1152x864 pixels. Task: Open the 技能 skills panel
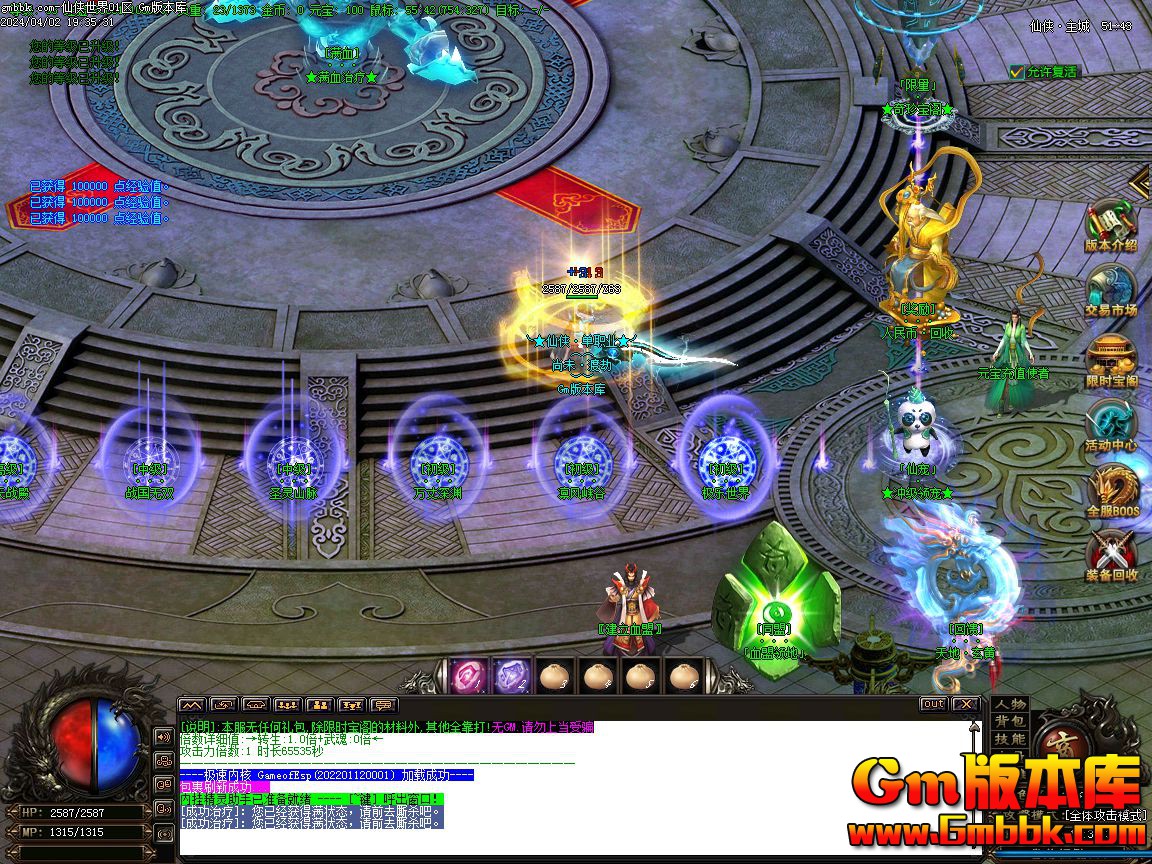[1010, 738]
